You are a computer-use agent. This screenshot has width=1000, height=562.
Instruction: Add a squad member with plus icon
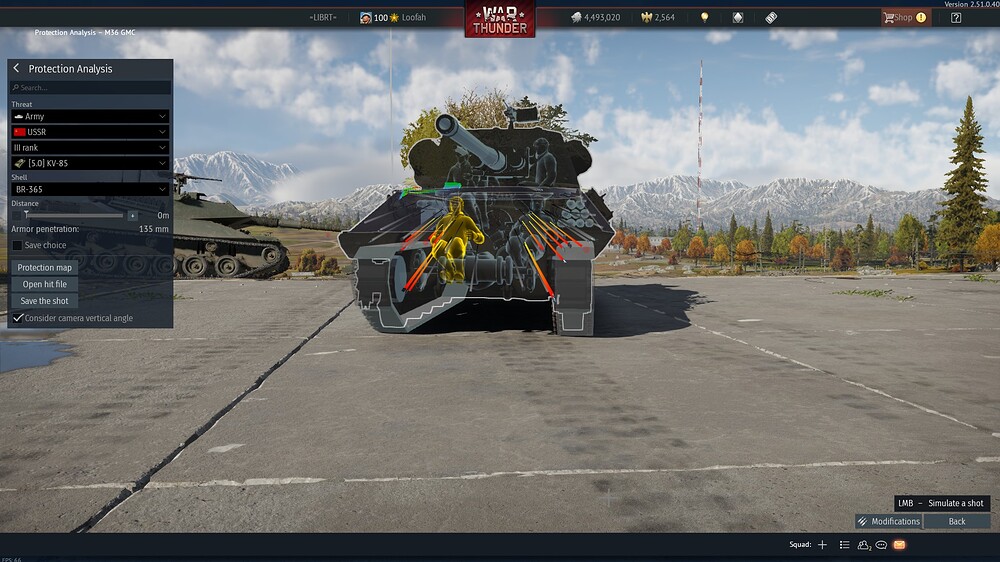point(822,545)
